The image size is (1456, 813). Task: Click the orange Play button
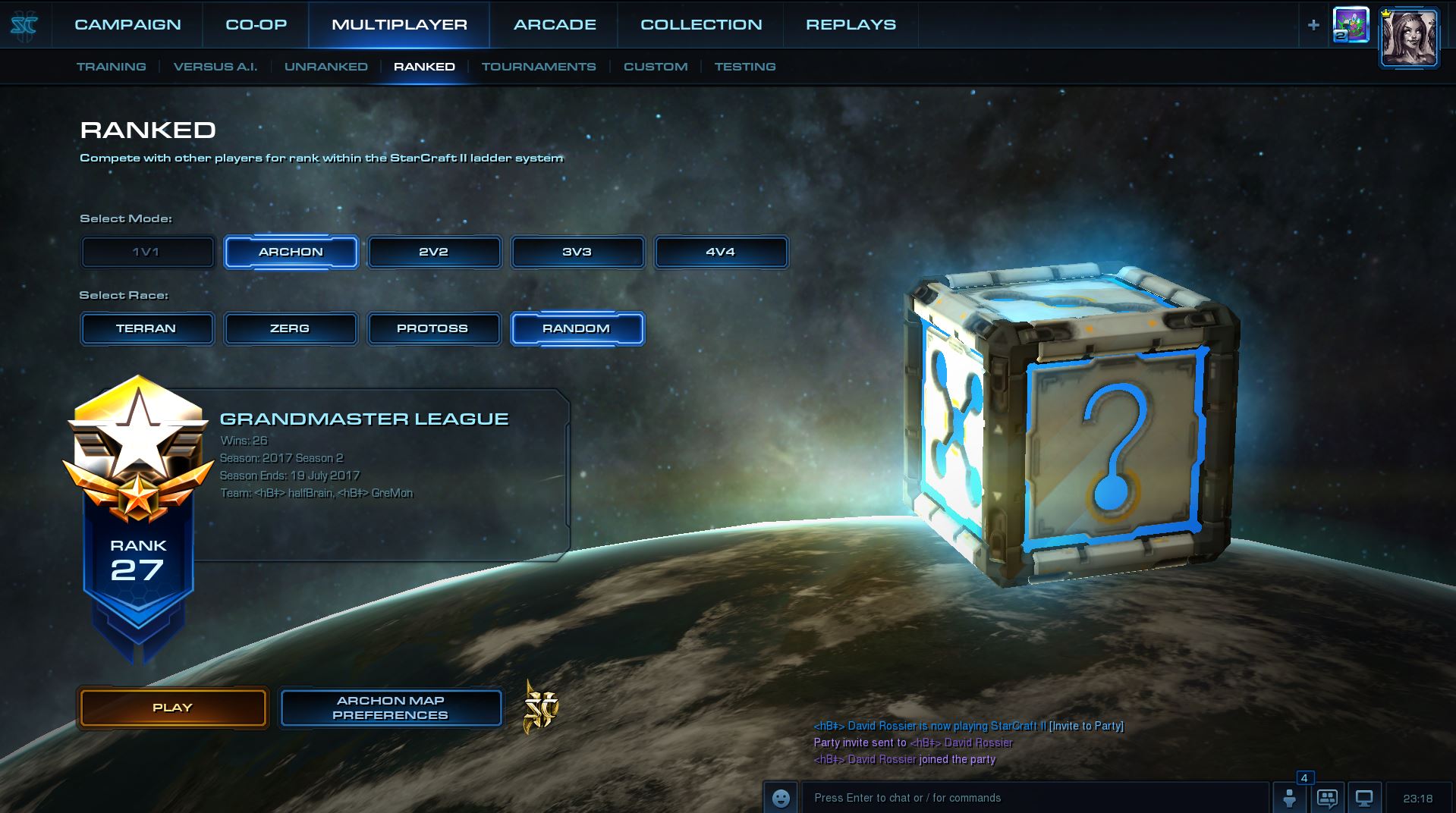click(173, 708)
